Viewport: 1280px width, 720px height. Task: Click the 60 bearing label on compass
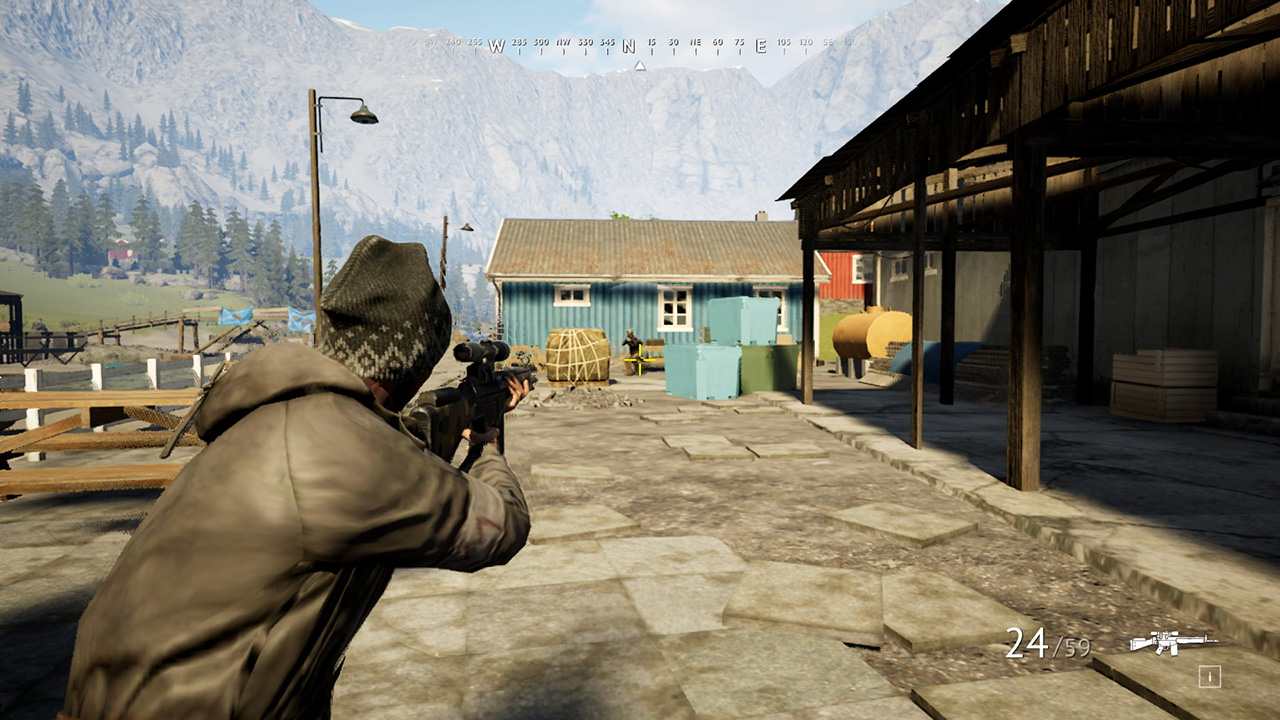(717, 44)
